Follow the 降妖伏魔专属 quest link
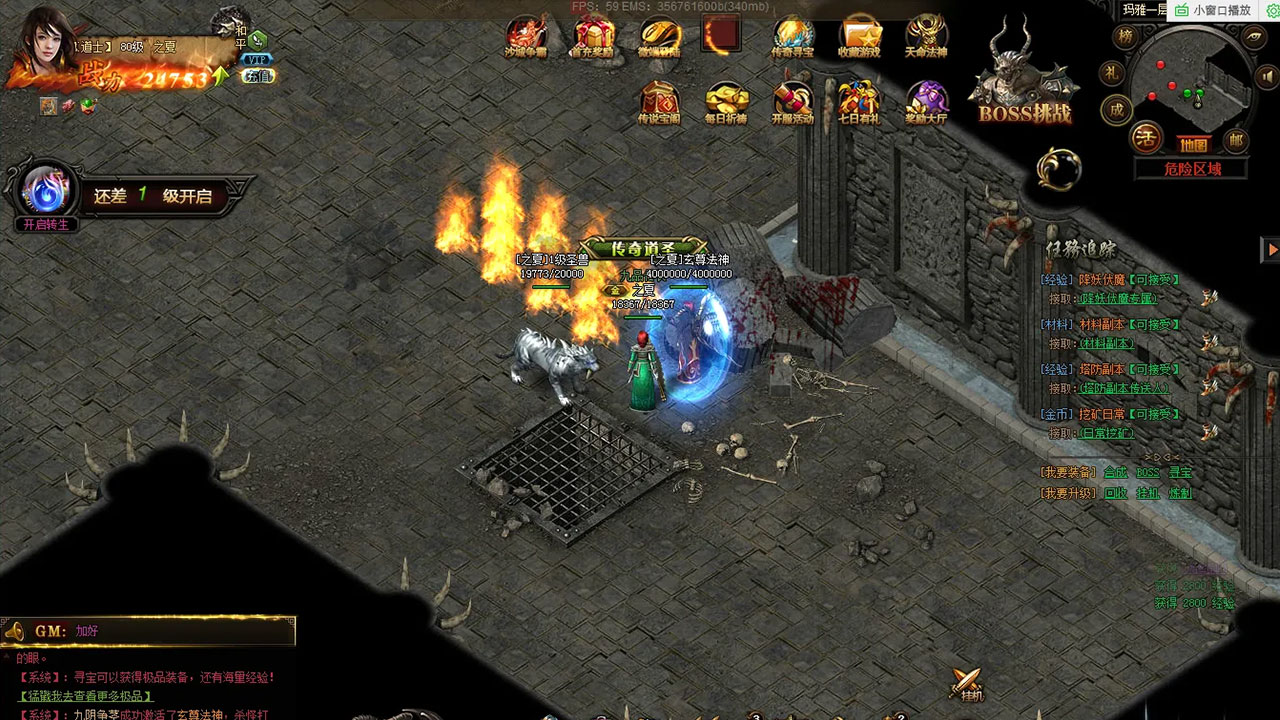Image resolution: width=1280 pixels, height=720 pixels. coord(1118,298)
